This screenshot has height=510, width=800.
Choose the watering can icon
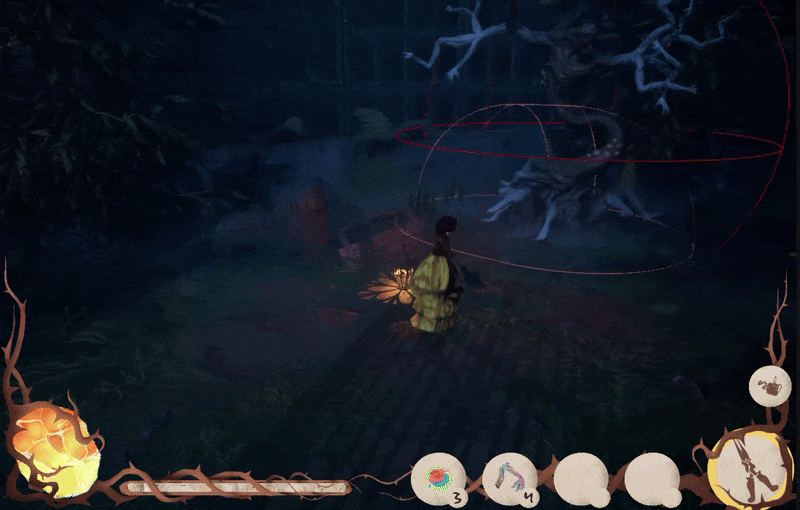click(770, 385)
